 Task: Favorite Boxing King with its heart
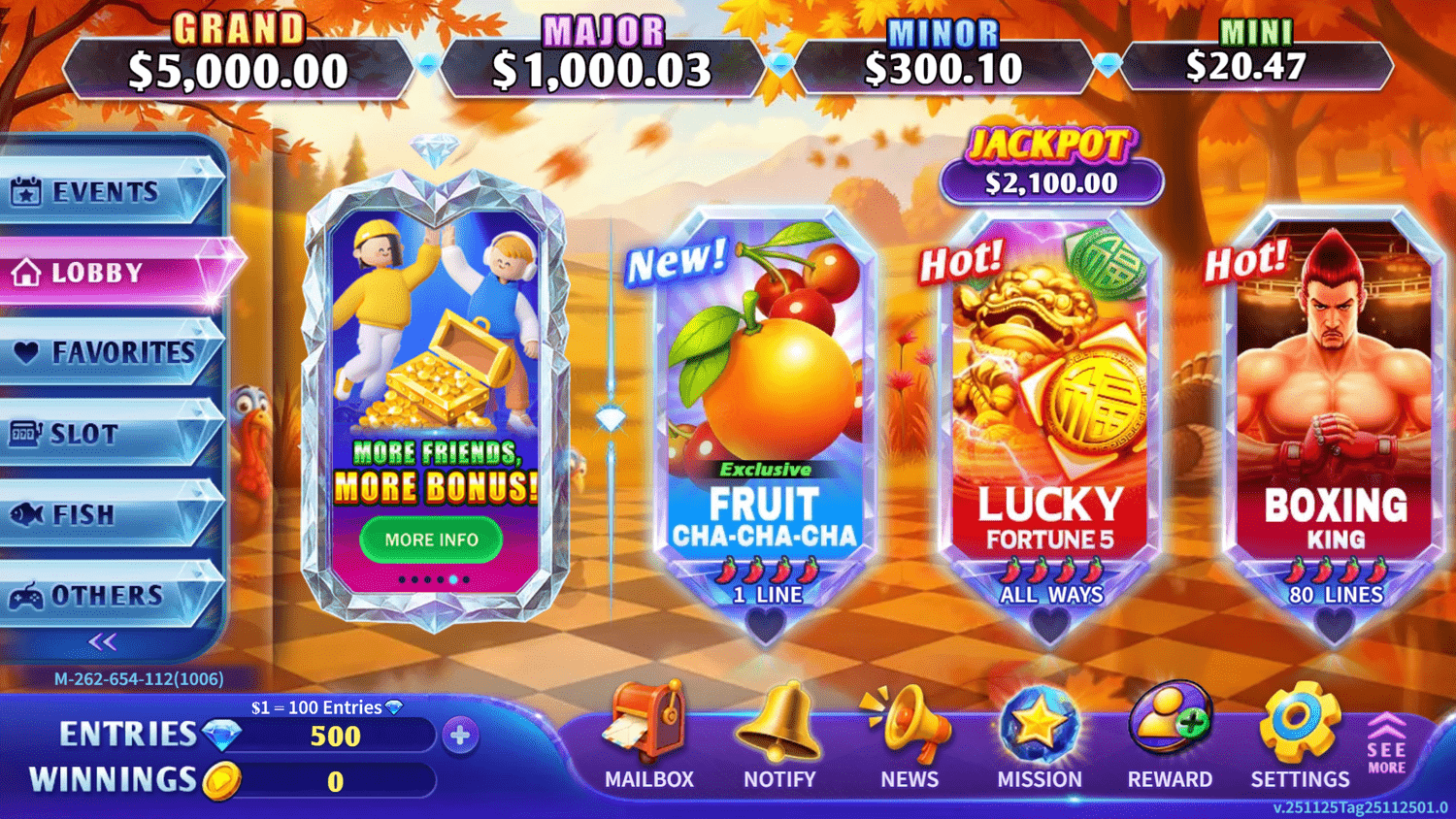1335,626
